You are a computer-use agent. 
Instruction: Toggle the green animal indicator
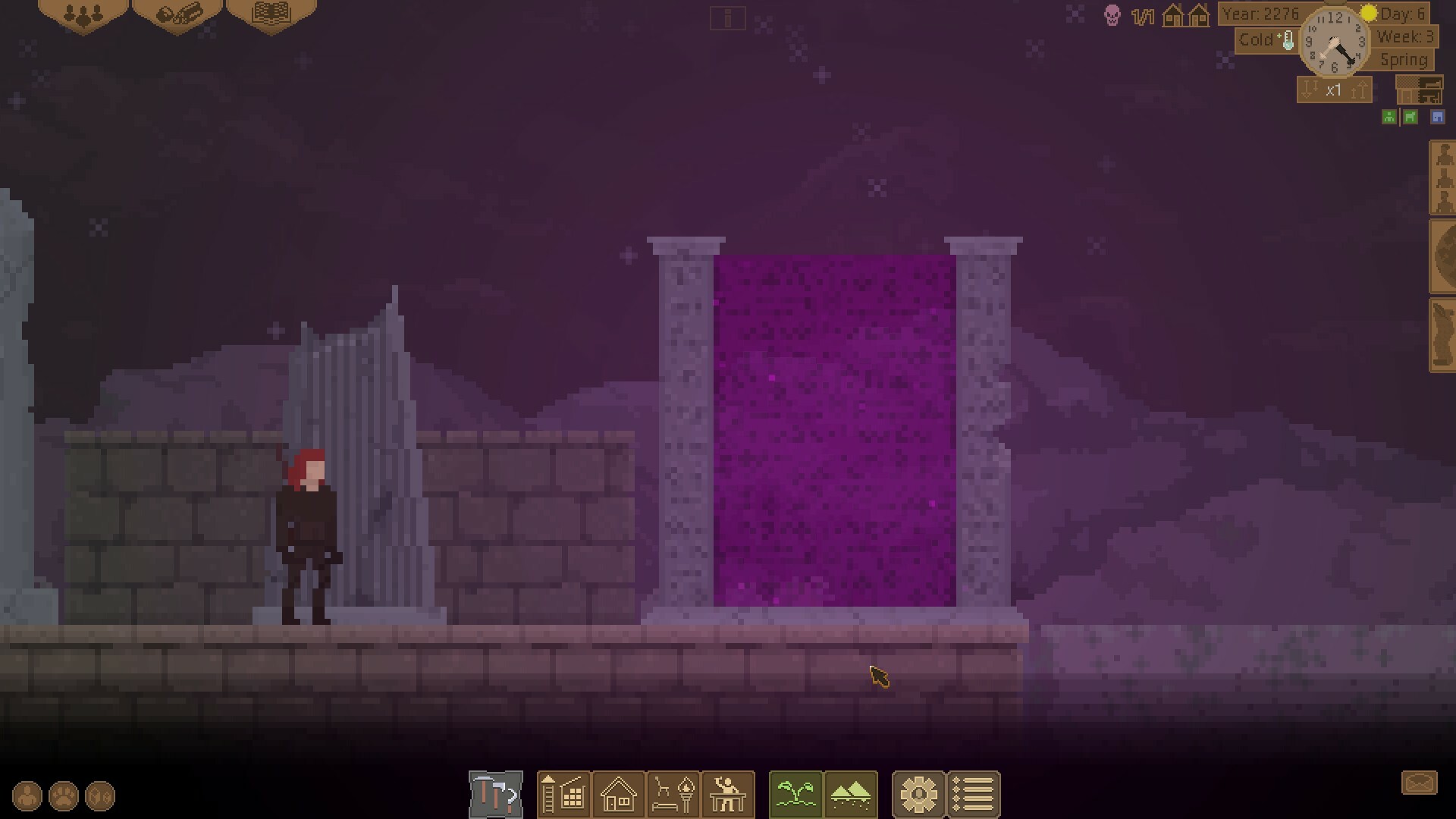click(x=1410, y=117)
